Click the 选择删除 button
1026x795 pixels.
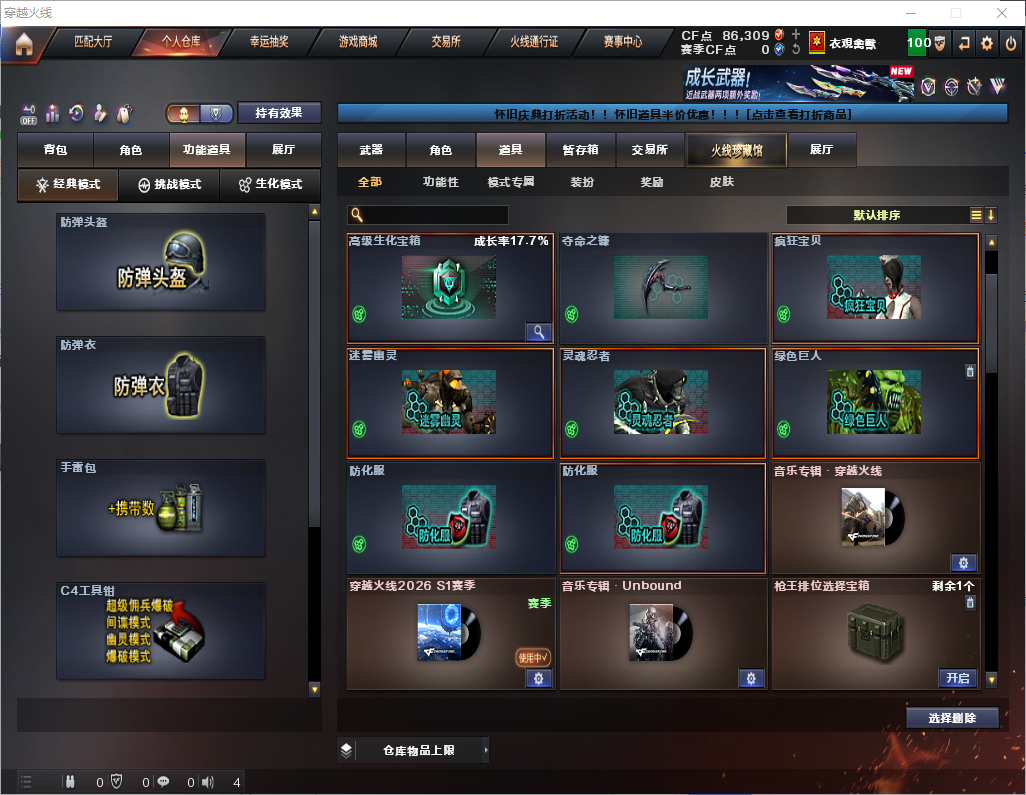(x=952, y=718)
